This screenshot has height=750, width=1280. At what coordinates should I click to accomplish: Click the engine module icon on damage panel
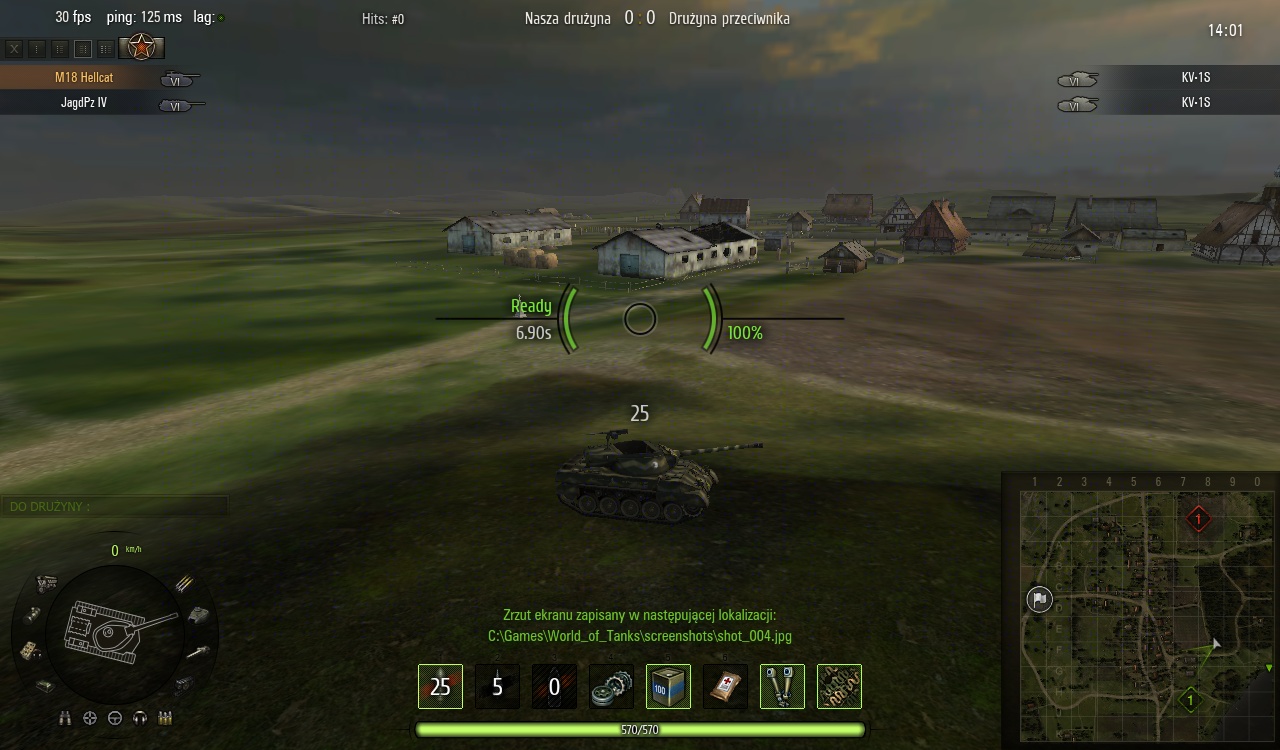[46, 584]
